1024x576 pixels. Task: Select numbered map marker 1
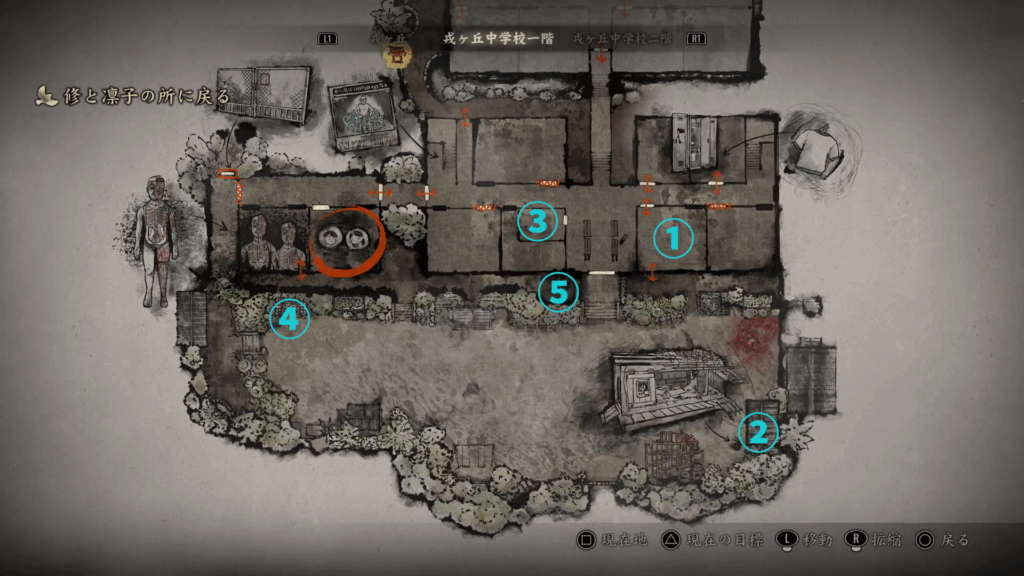[673, 238]
